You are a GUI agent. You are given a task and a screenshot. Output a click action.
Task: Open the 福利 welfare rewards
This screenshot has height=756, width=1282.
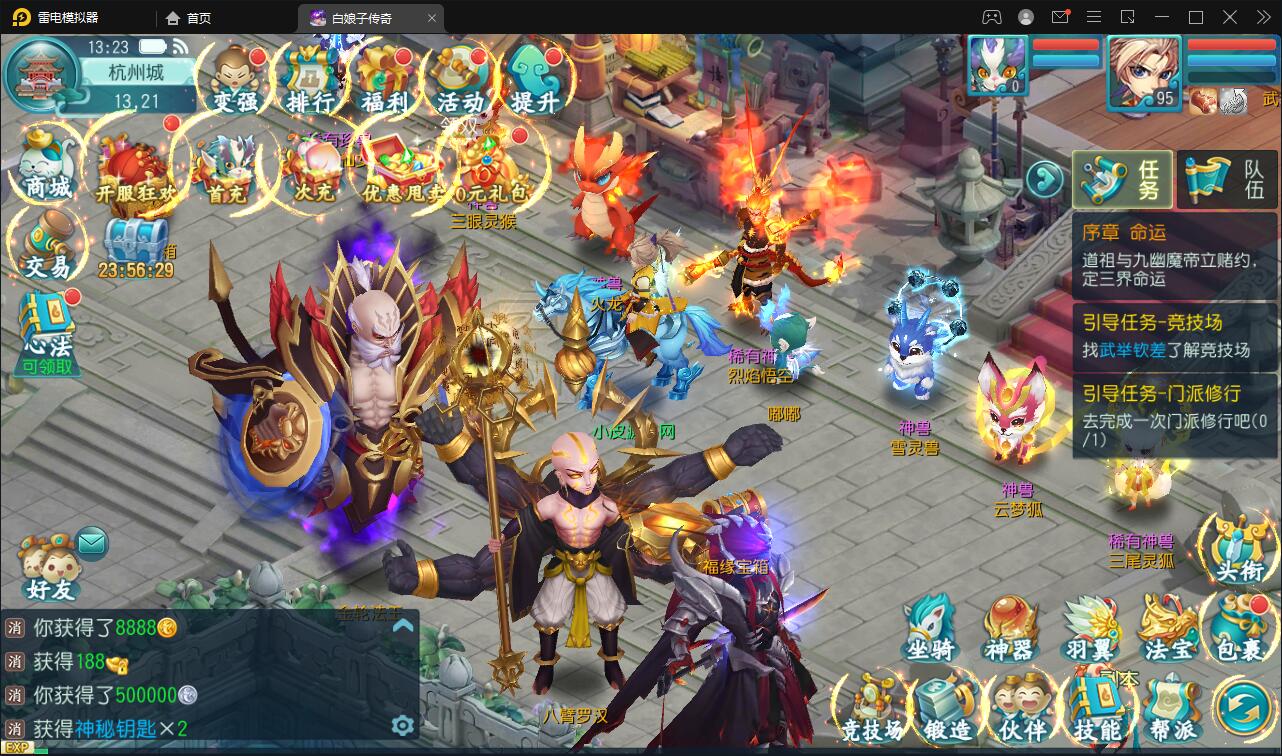[385, 79]
